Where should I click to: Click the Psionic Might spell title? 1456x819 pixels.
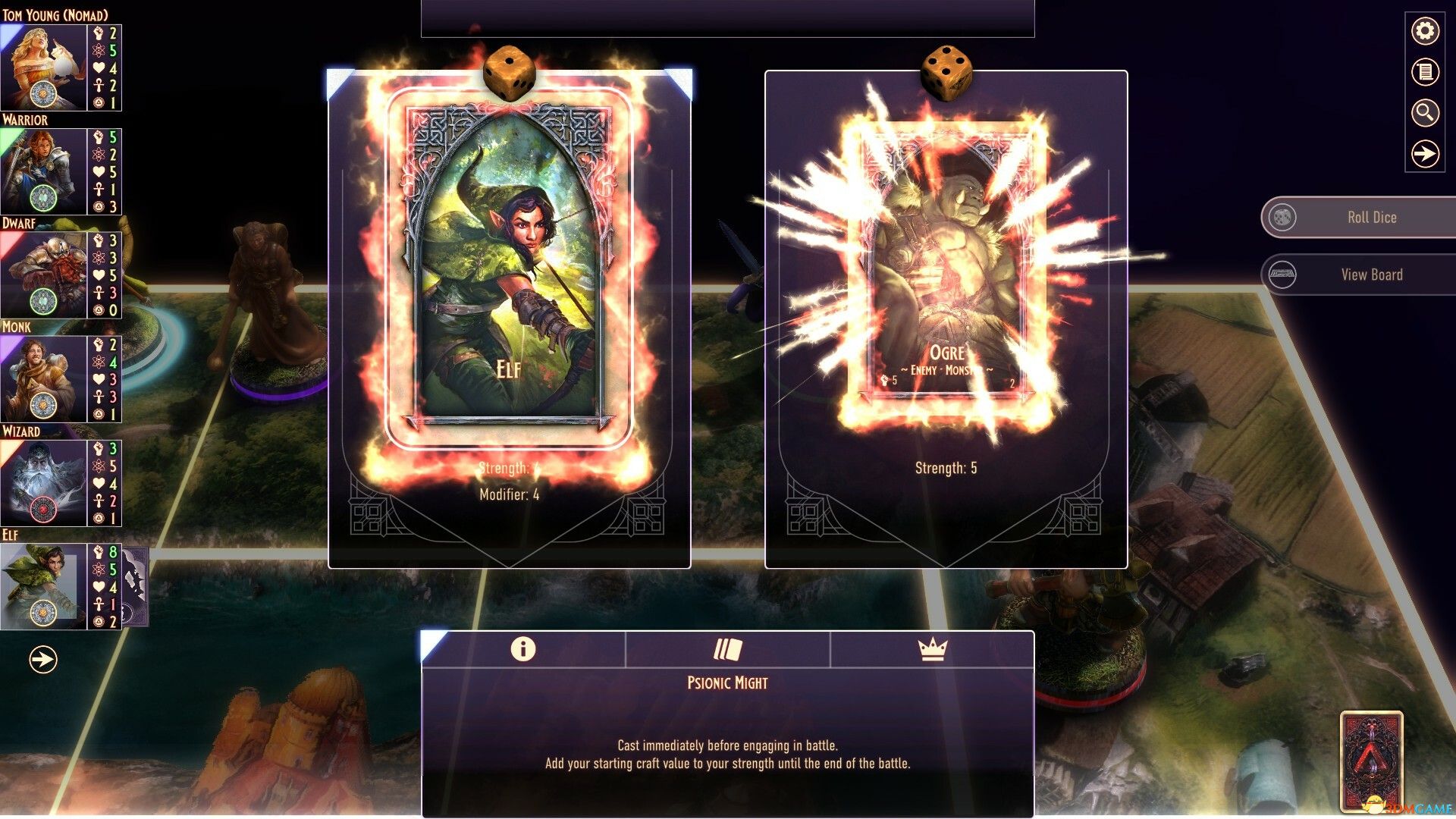[x=726, y=682]
